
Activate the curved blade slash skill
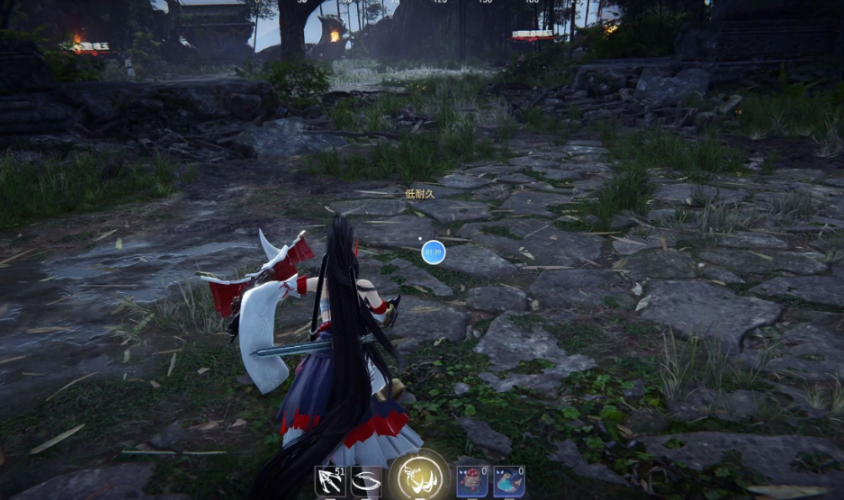tap(366, 482)
